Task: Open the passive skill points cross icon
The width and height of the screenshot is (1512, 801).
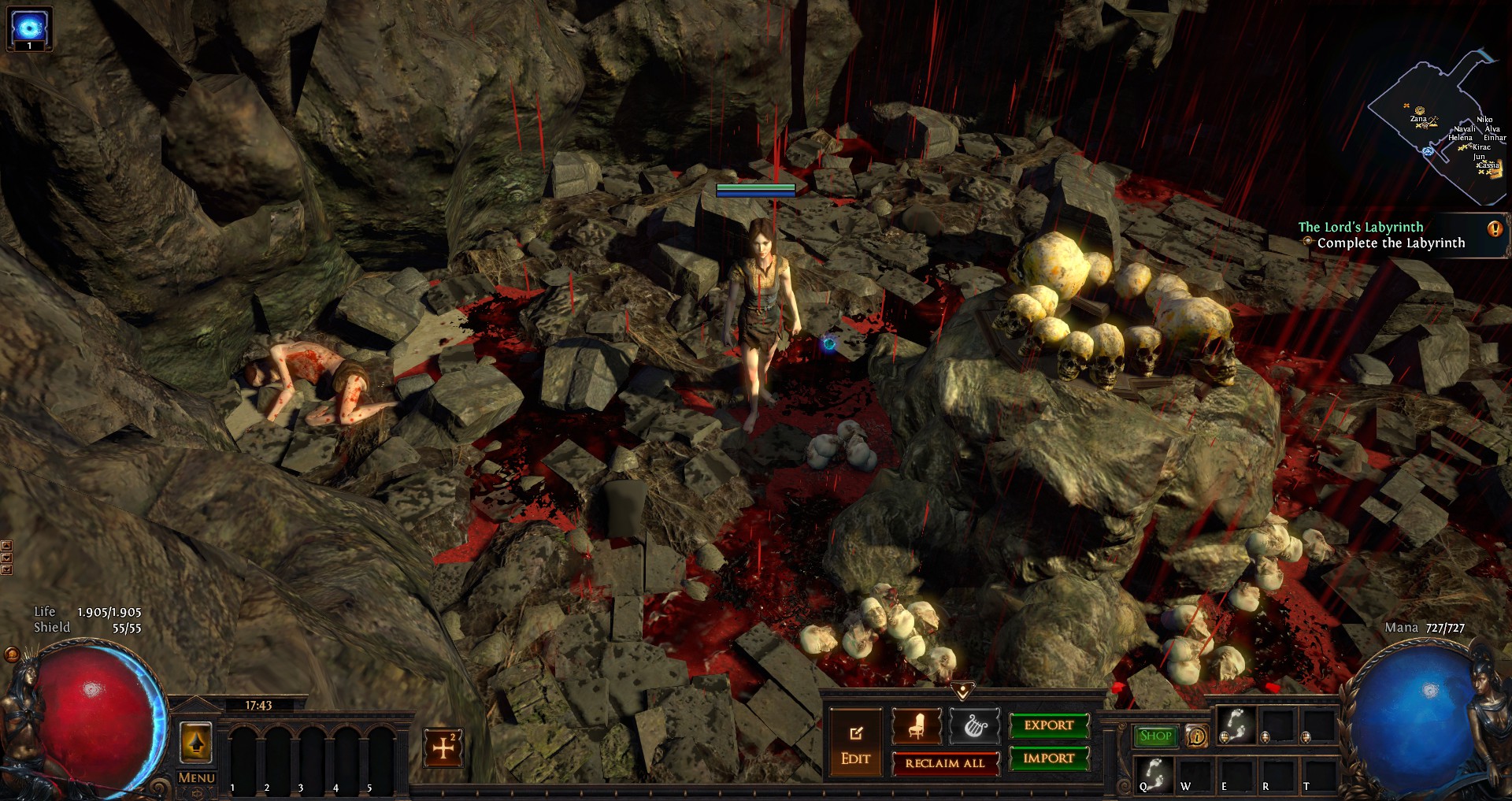Action: pyautogui.click(x=443, y=747)
